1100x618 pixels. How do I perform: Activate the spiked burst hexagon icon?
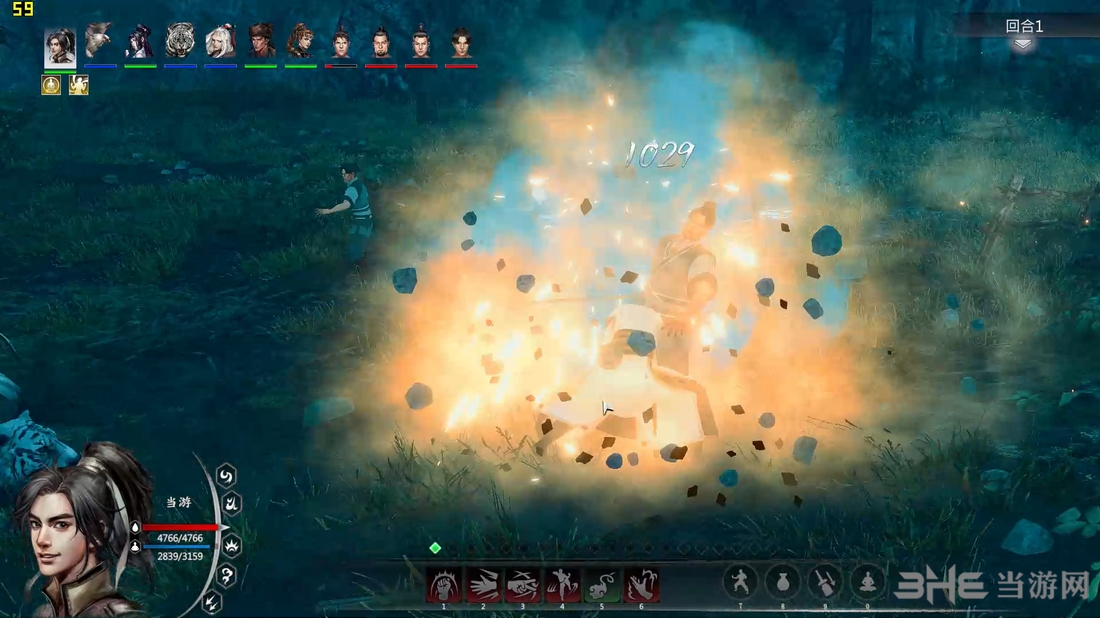pyautogui.click(x=233, y=546)
